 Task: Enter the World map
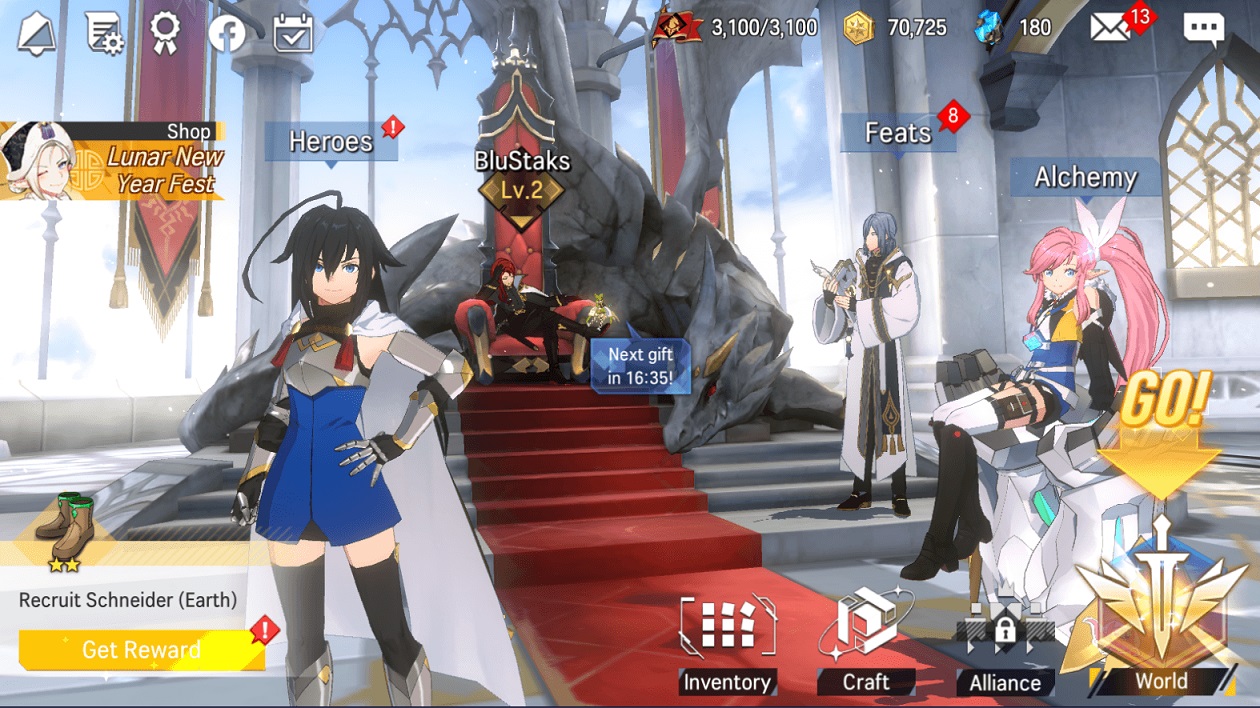click(x=1160, y=620)
